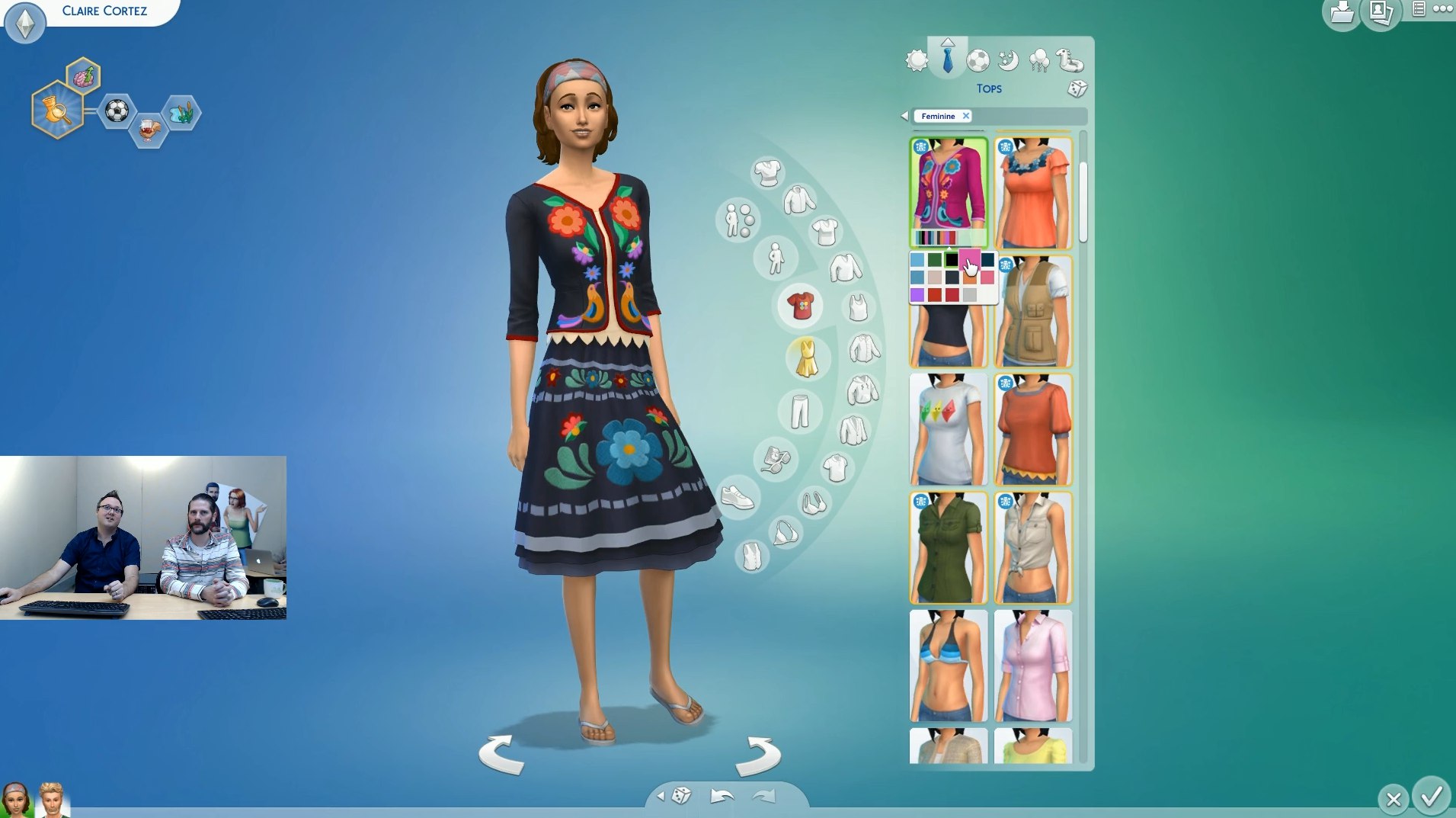Remove the Feminine filter tag
Image resolution: width=1456 pixels, height=818 pixels.
965,116
